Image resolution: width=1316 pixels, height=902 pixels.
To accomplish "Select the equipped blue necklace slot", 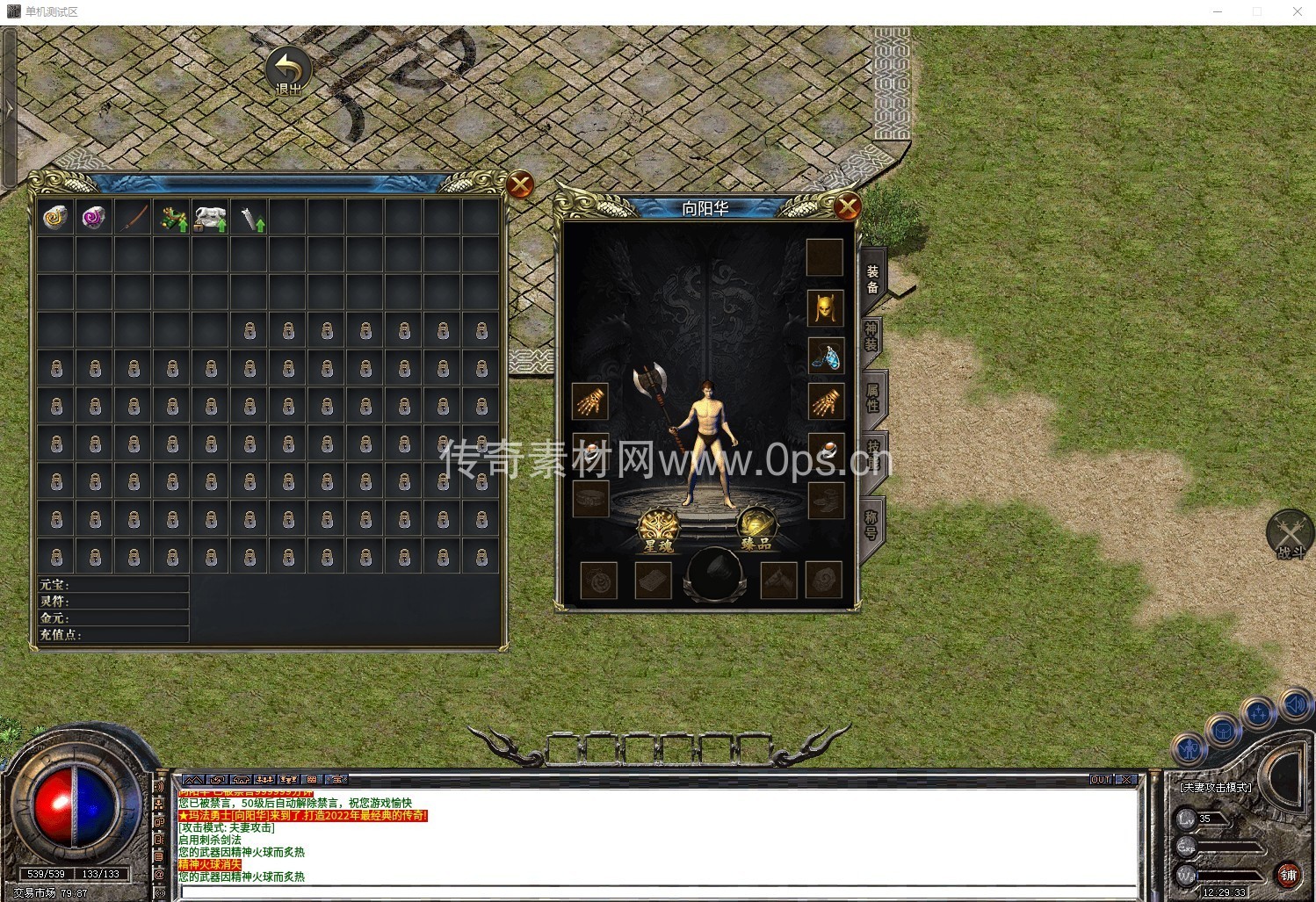I will pyautogui.click(x=825, y=357).
